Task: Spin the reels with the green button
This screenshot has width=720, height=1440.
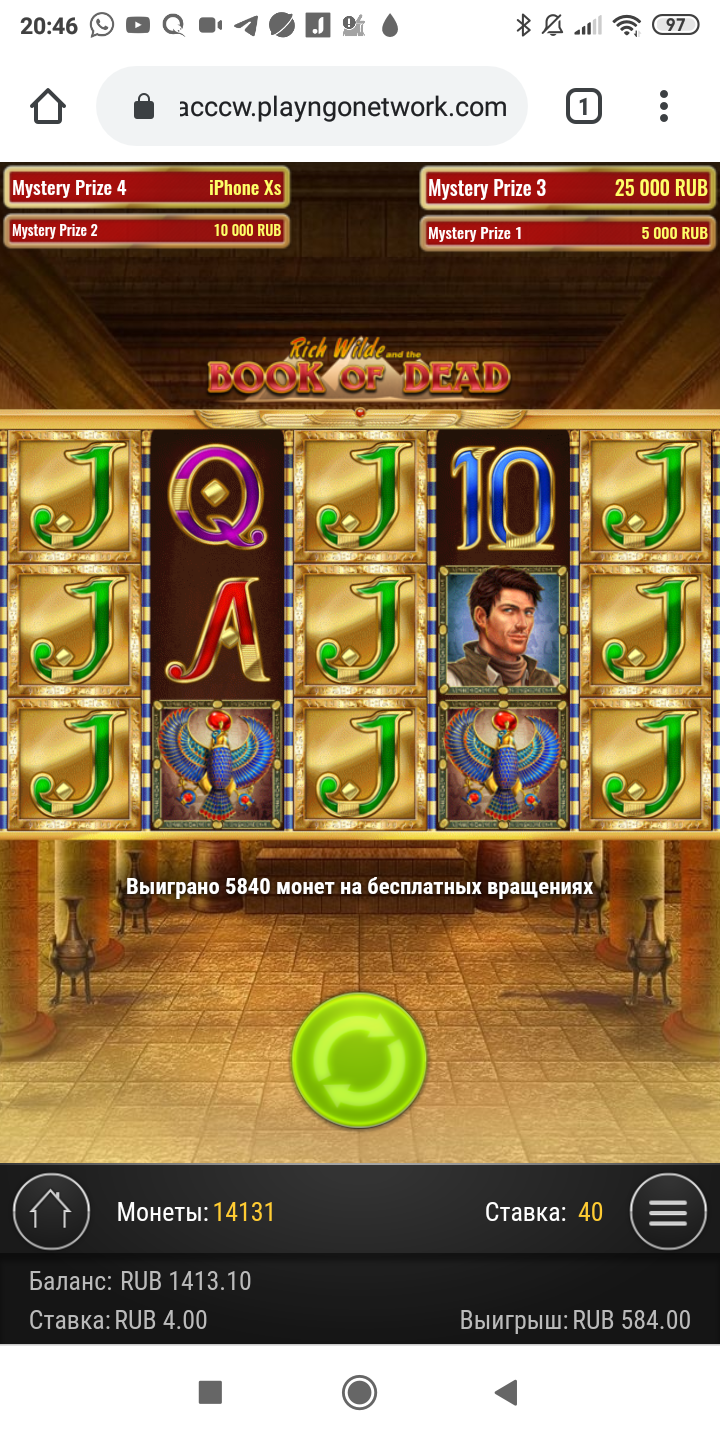Action: pyautogui.click(x=359, y=1060)
